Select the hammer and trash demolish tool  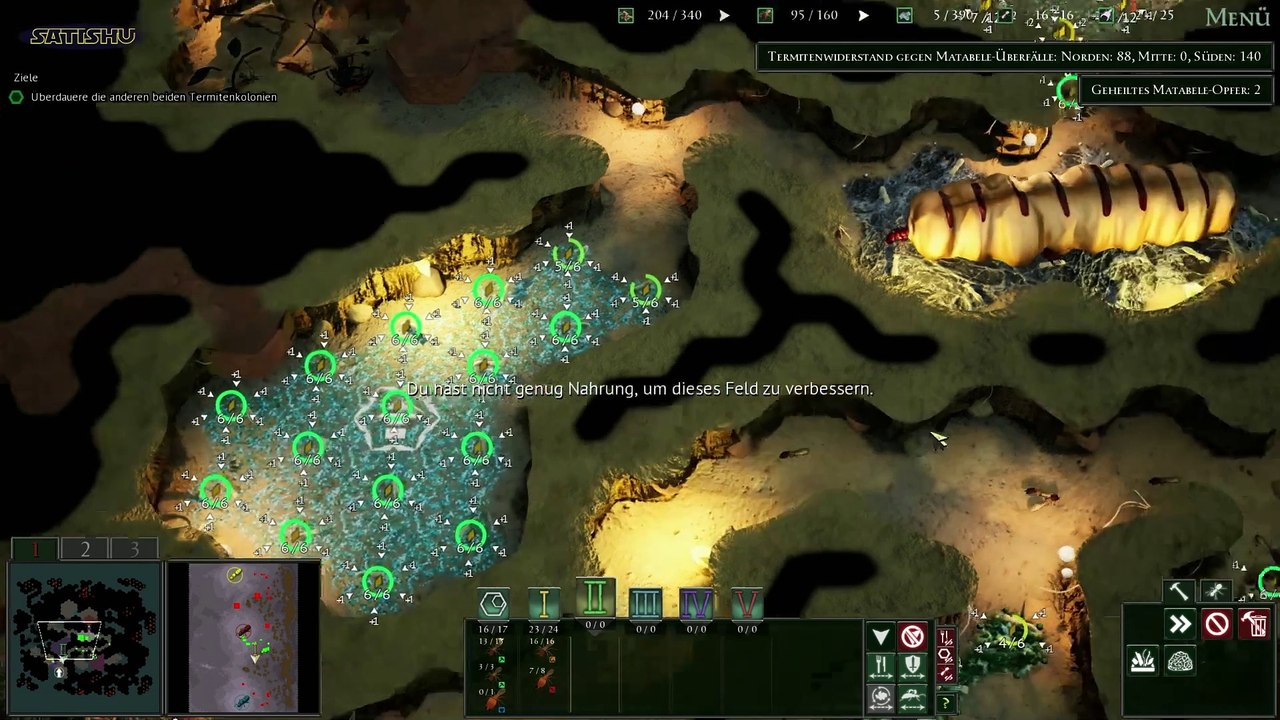coord(1253,625)
